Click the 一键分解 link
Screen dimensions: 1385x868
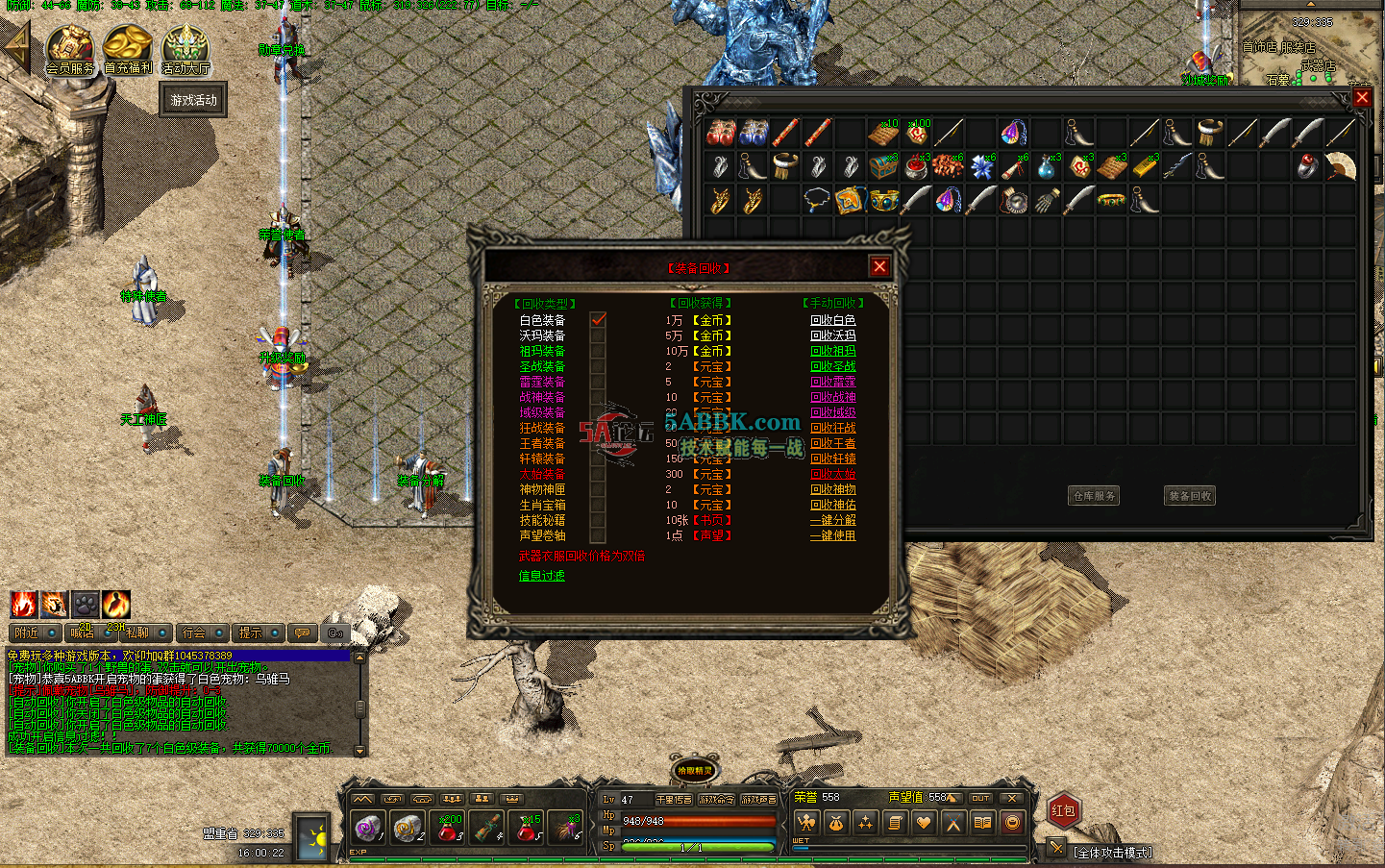pos(832,520)
